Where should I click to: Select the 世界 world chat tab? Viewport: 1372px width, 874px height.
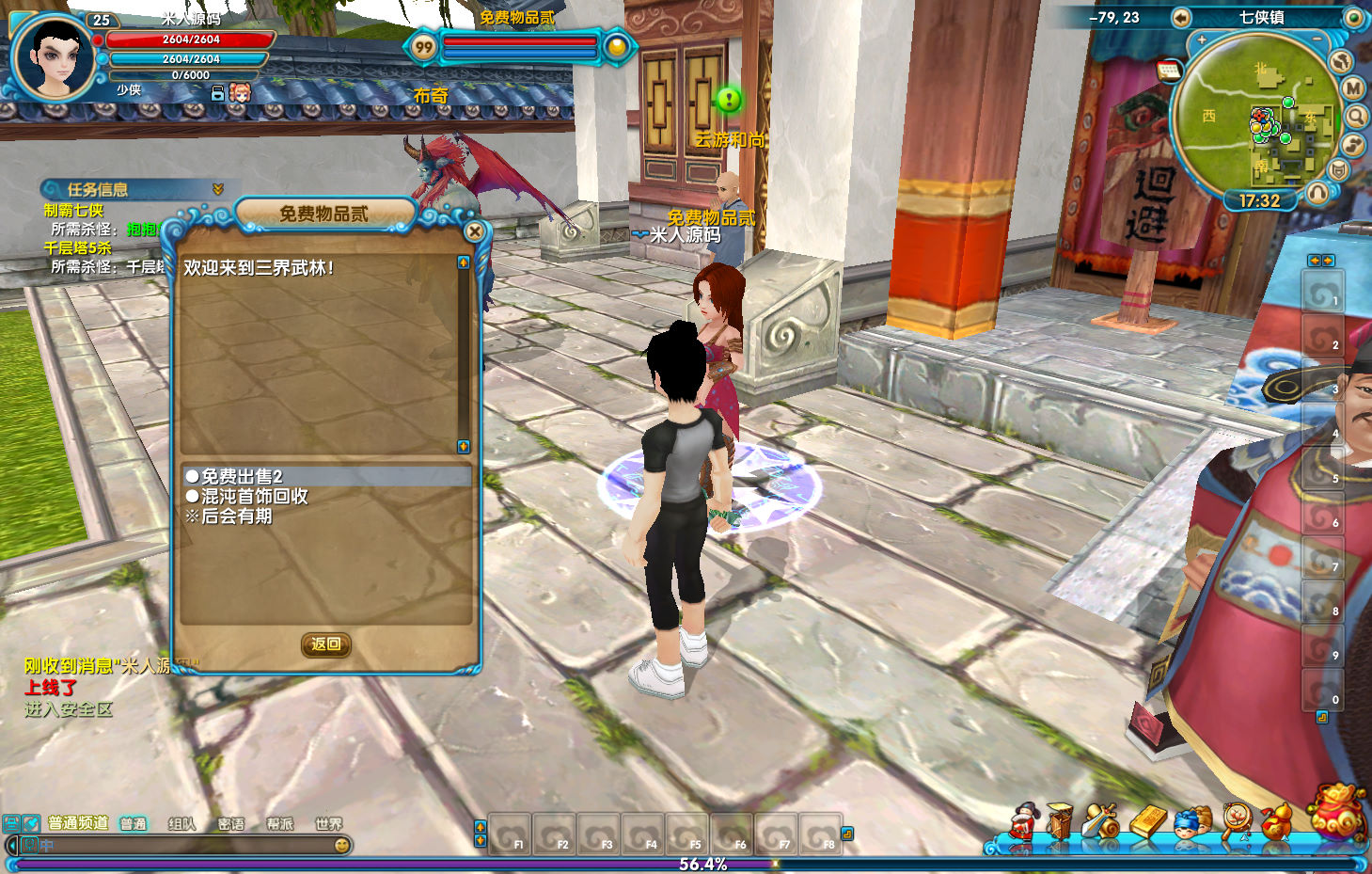[x=328, y=824]
